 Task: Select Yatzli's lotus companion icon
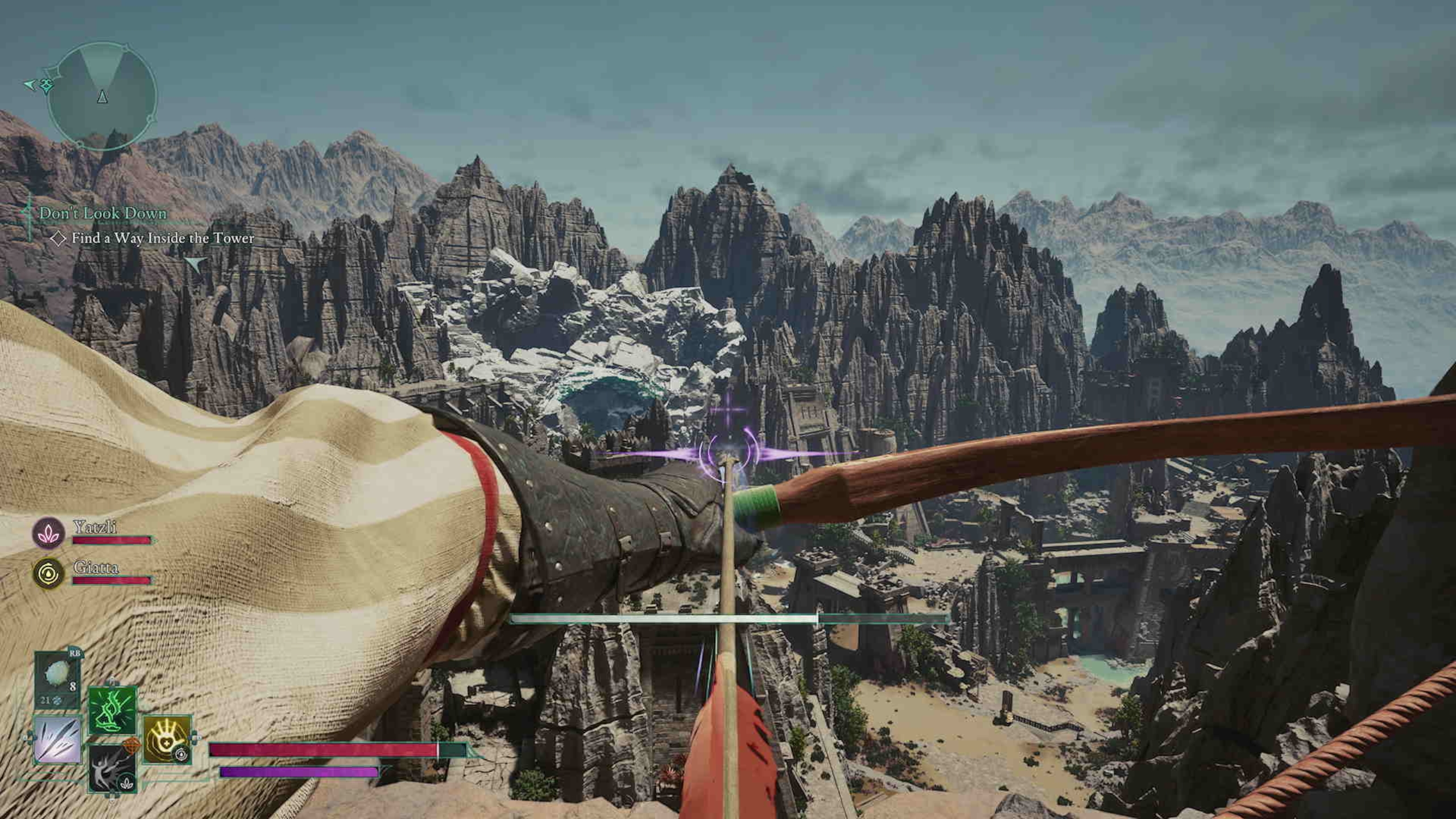[x=48, y=533]
